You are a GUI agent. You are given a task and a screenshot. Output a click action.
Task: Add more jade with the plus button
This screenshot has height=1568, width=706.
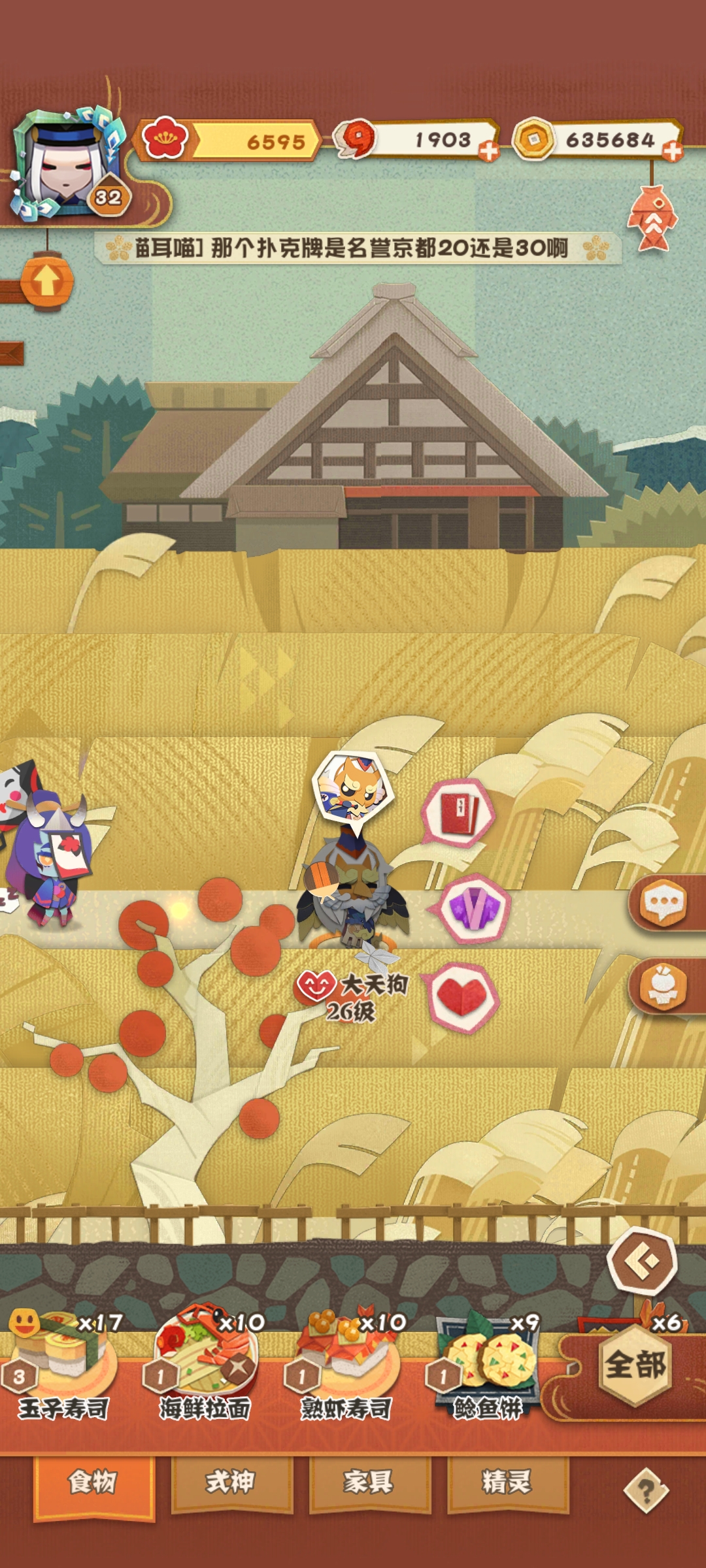coord(488,152)
